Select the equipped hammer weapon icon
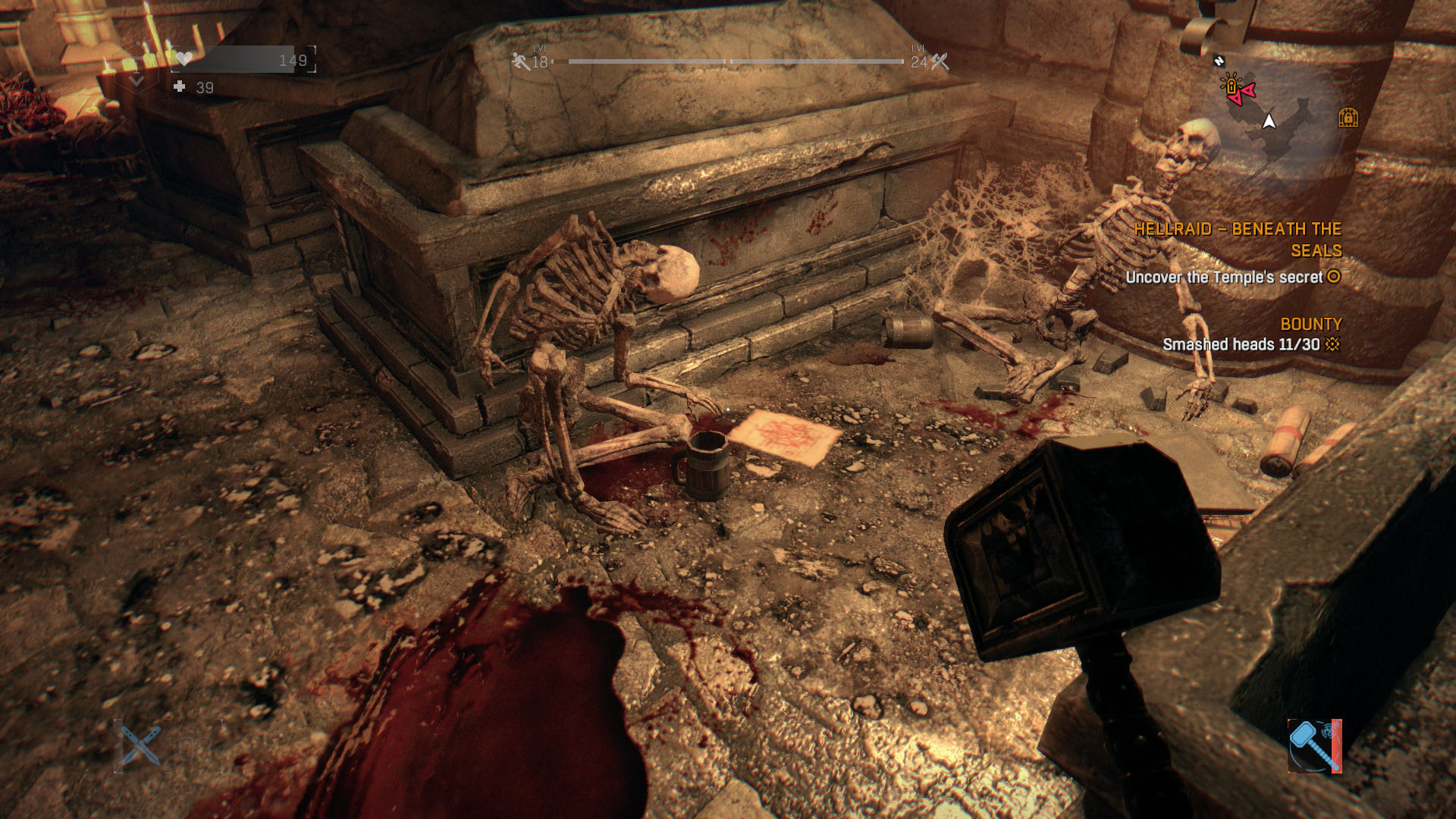The image size is (1456, 819). (x=1314, y=745)
